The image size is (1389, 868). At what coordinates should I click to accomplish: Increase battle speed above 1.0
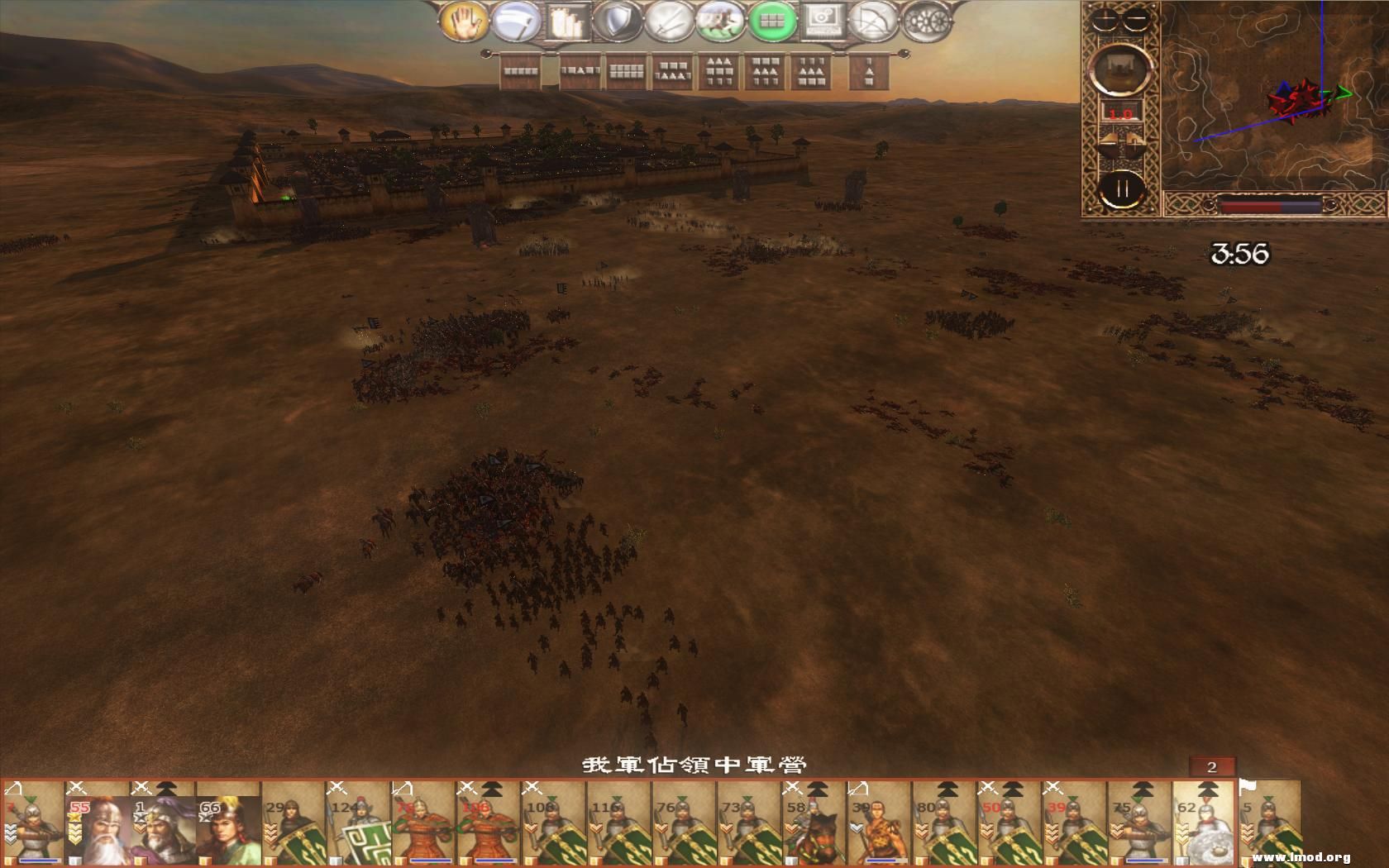click(x=1134, y=142)
